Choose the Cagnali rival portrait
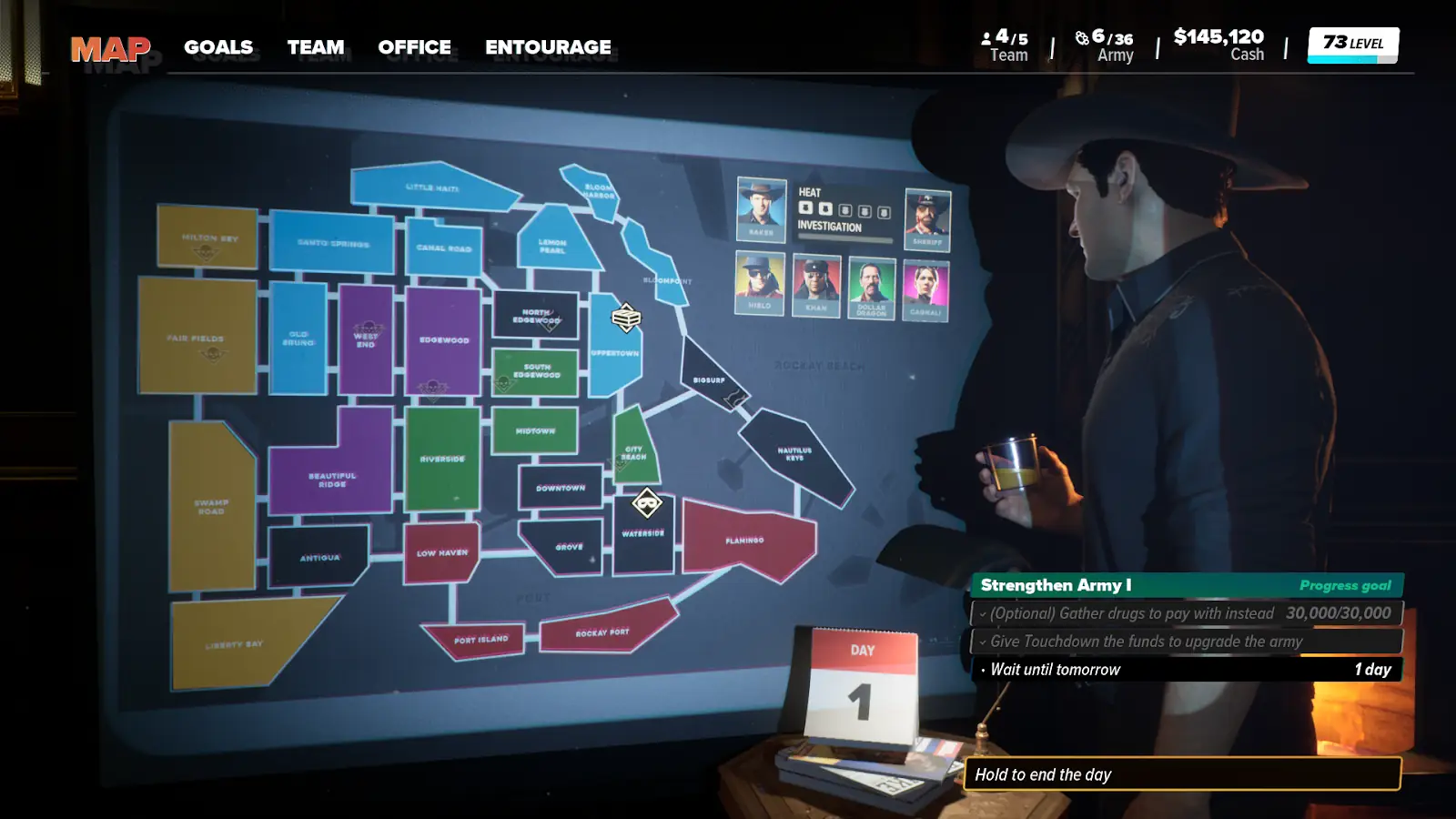 click(x=925, y=290)
